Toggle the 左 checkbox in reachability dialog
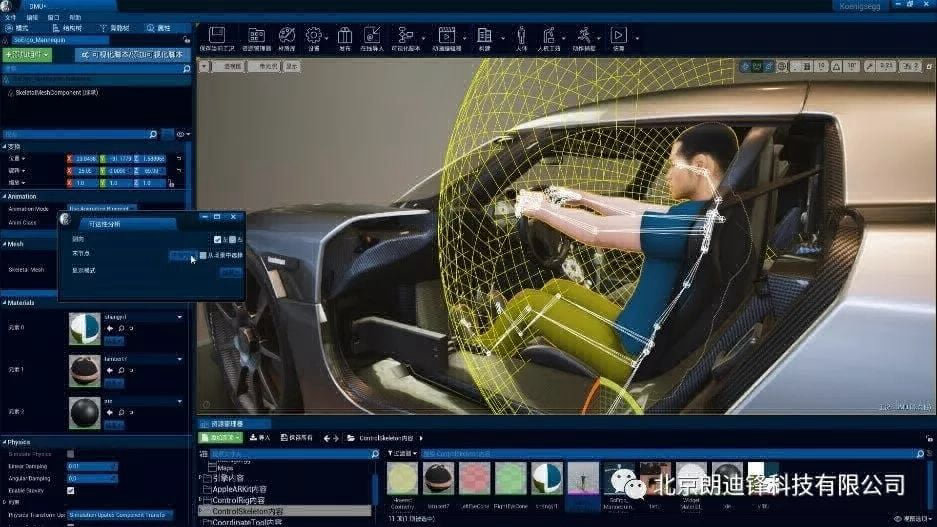937x527 pixels. pyautogui.click(x=218, y=240)
